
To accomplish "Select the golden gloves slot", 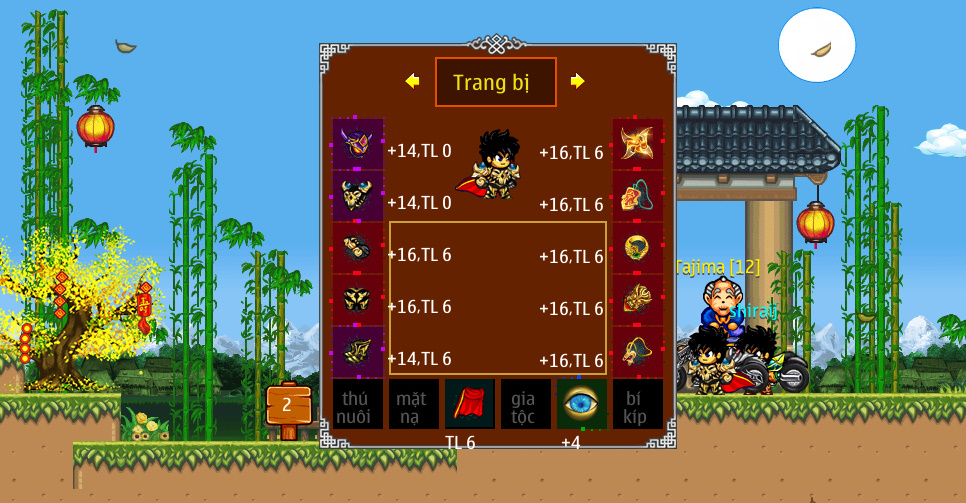I will (x=358, y=248).
